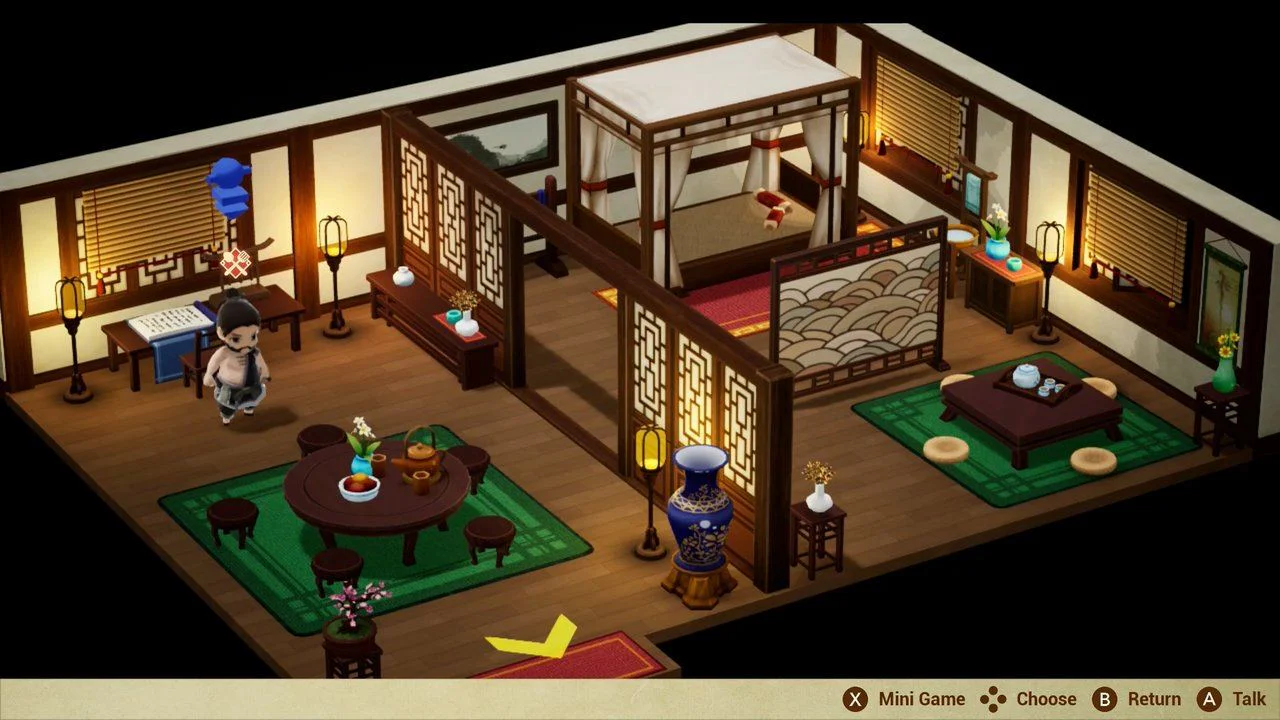Select the Return option
Viewport: 1280px width, 720px height.
[1155, 698]
